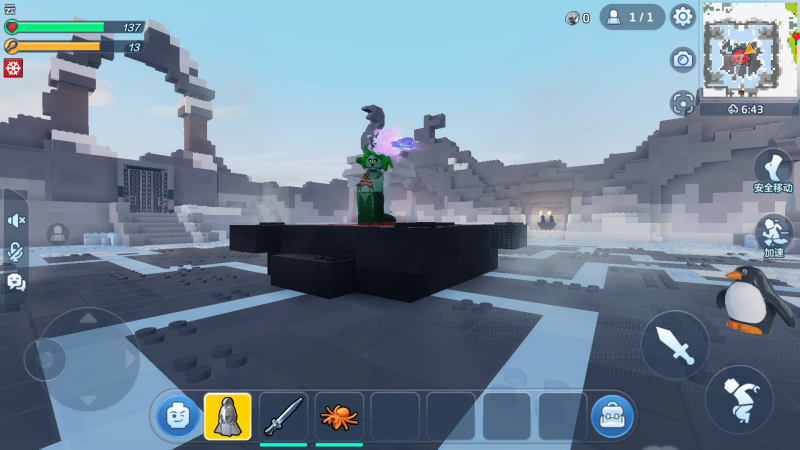
Task: Use the jump action button
Action: [739, 399]
